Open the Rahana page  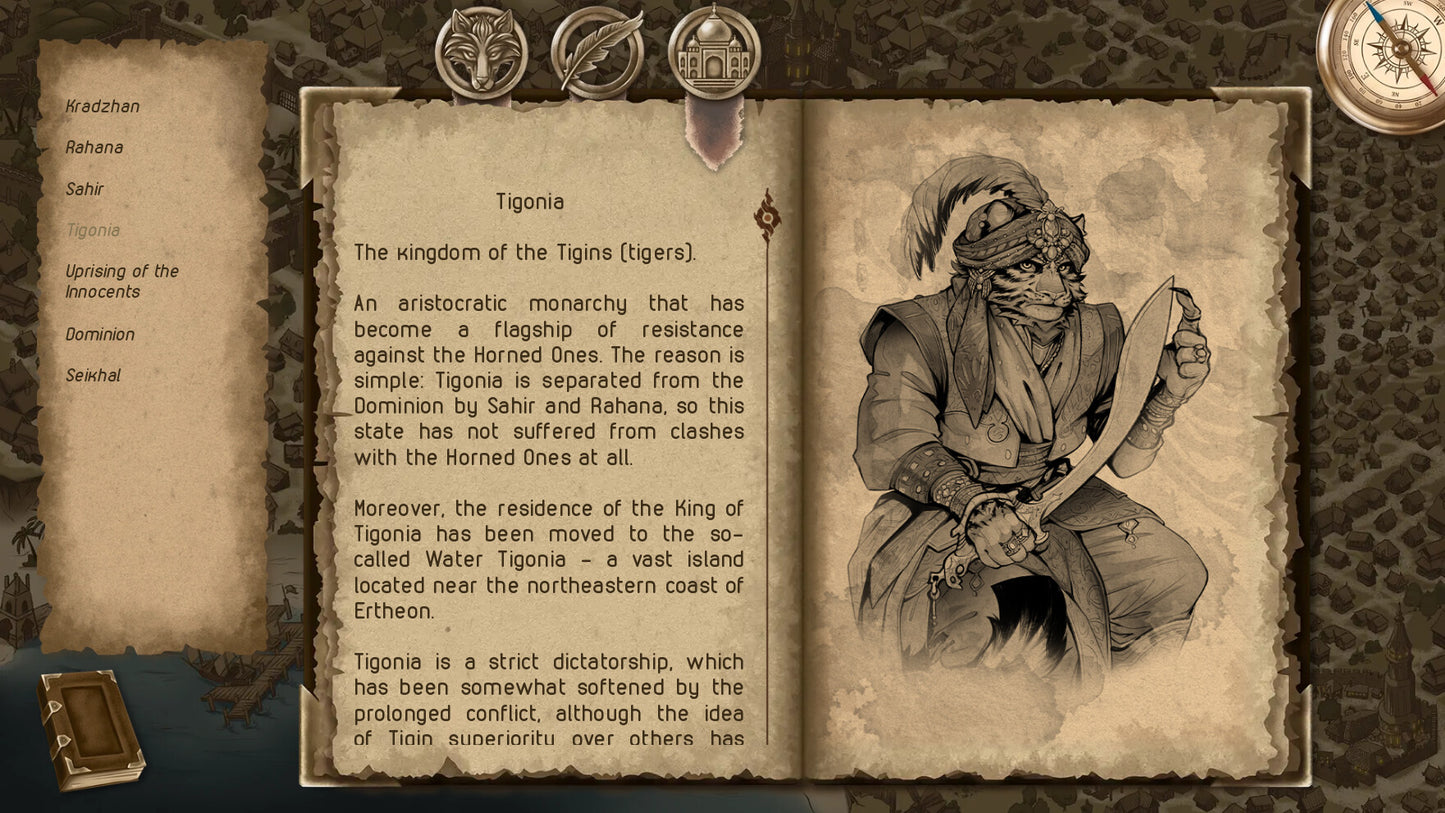coord(95,147)
